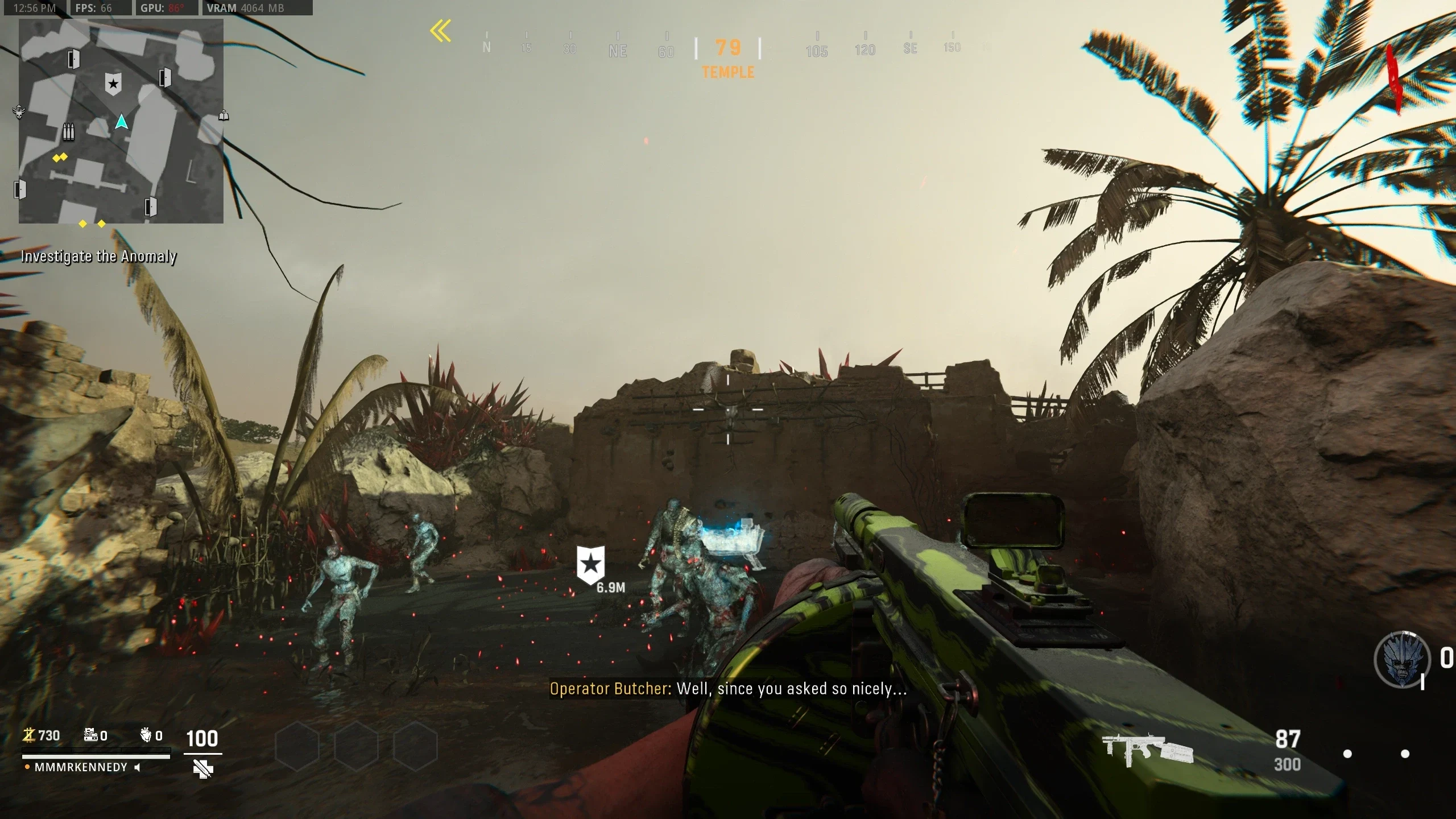1456x819 pixels.
Task: Select the star waypoint showing 6.9M
Action: click(591, 565)
